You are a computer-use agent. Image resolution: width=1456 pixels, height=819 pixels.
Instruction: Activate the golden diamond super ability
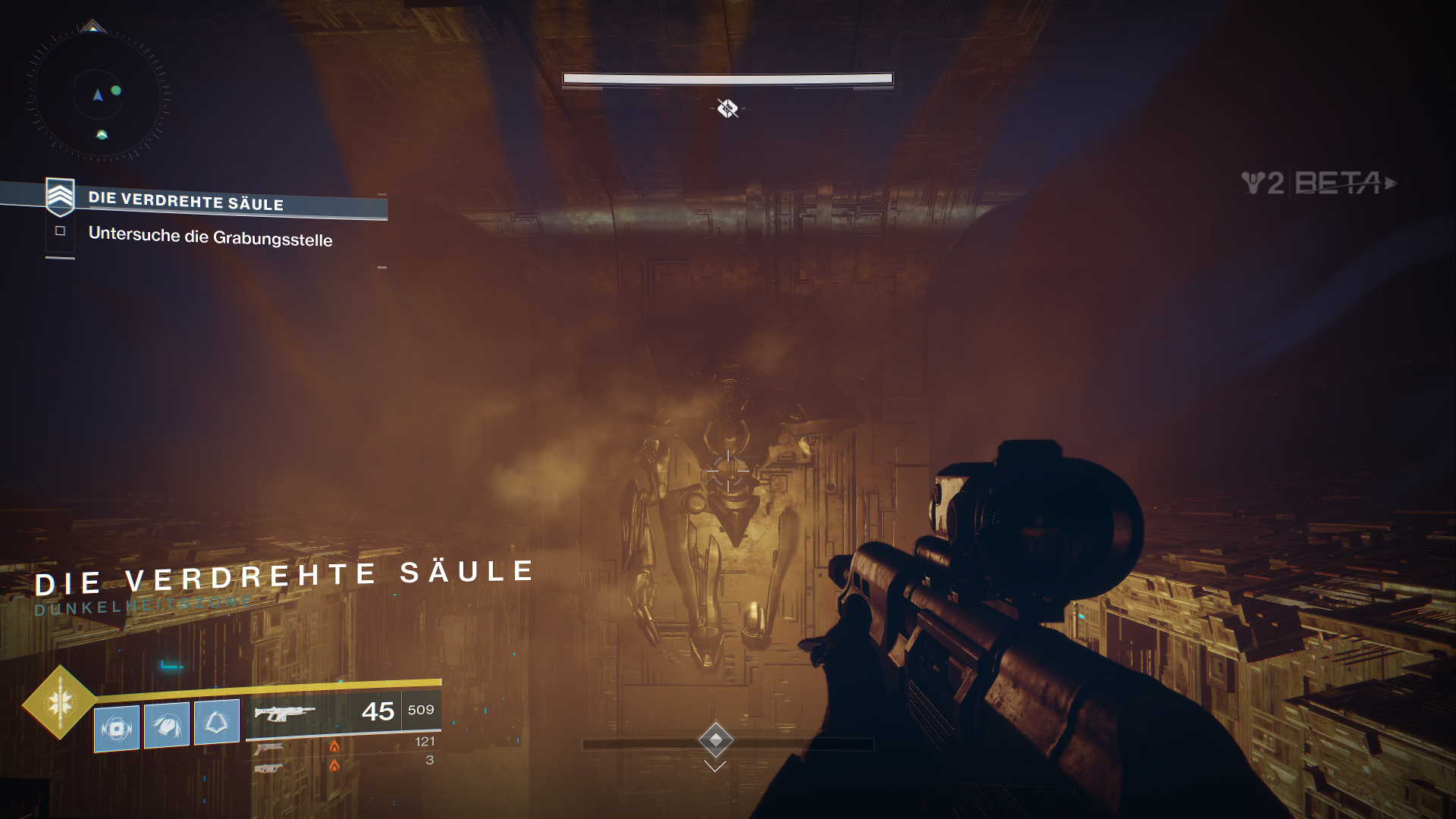click(60, 702)
